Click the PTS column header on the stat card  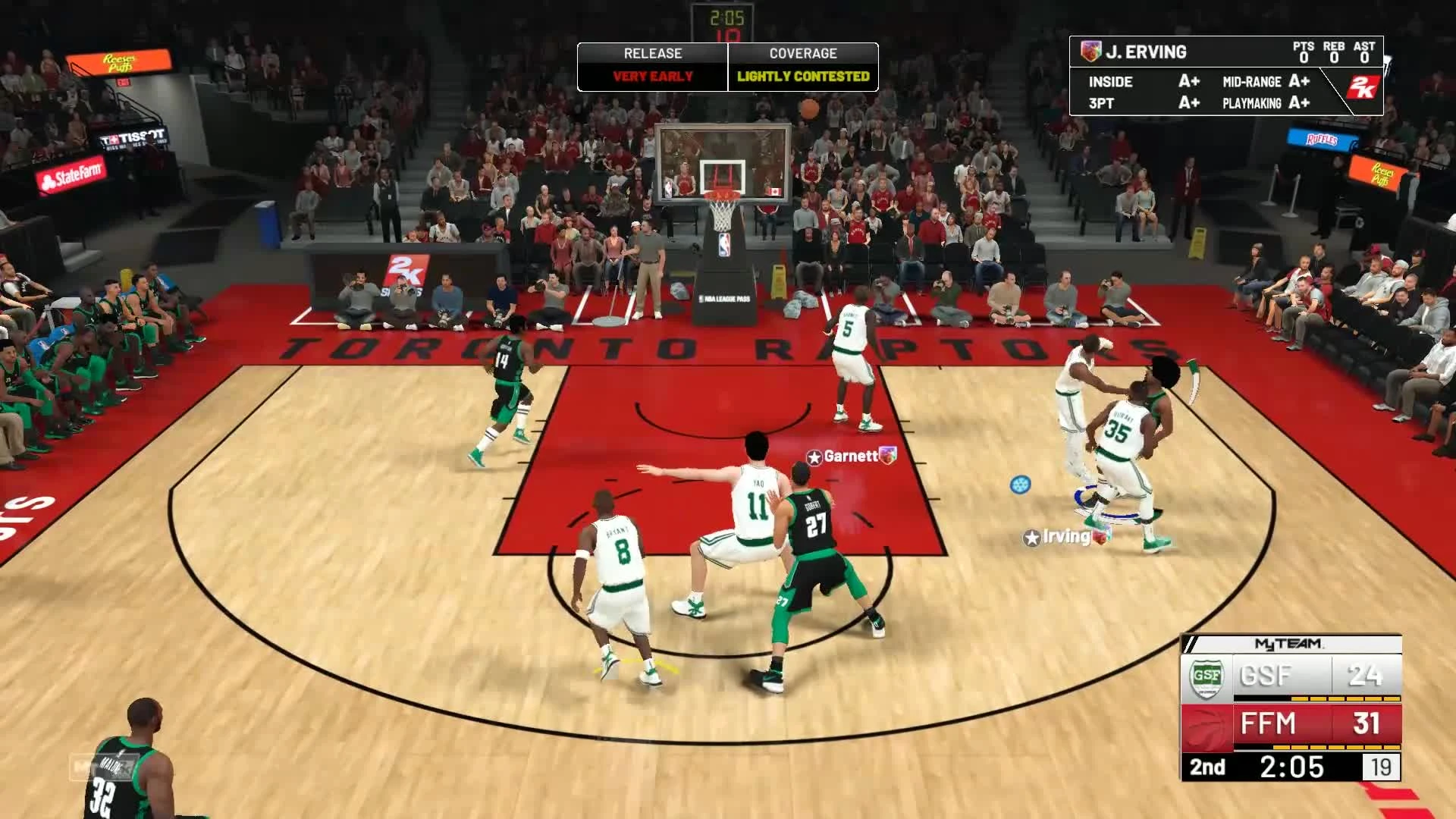[1303, 46]
